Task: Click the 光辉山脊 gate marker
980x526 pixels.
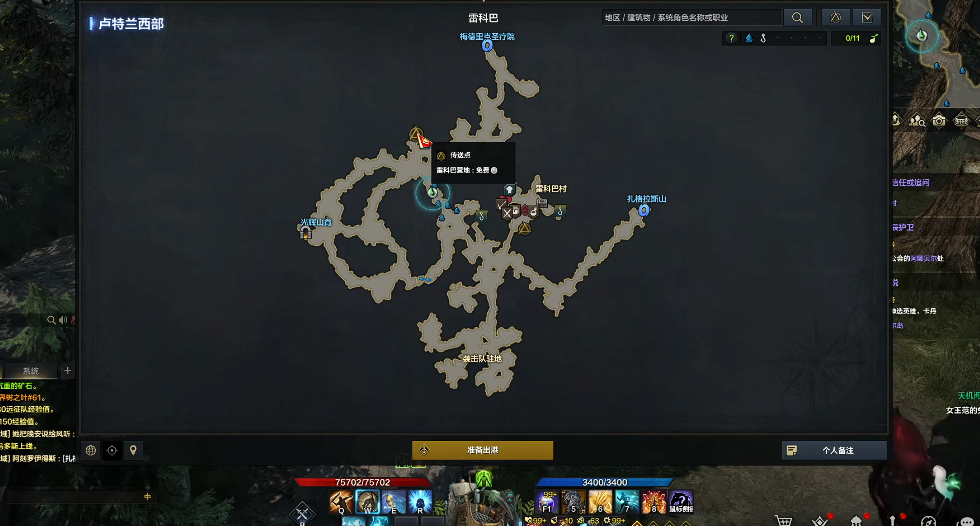Action: (305, 231)
